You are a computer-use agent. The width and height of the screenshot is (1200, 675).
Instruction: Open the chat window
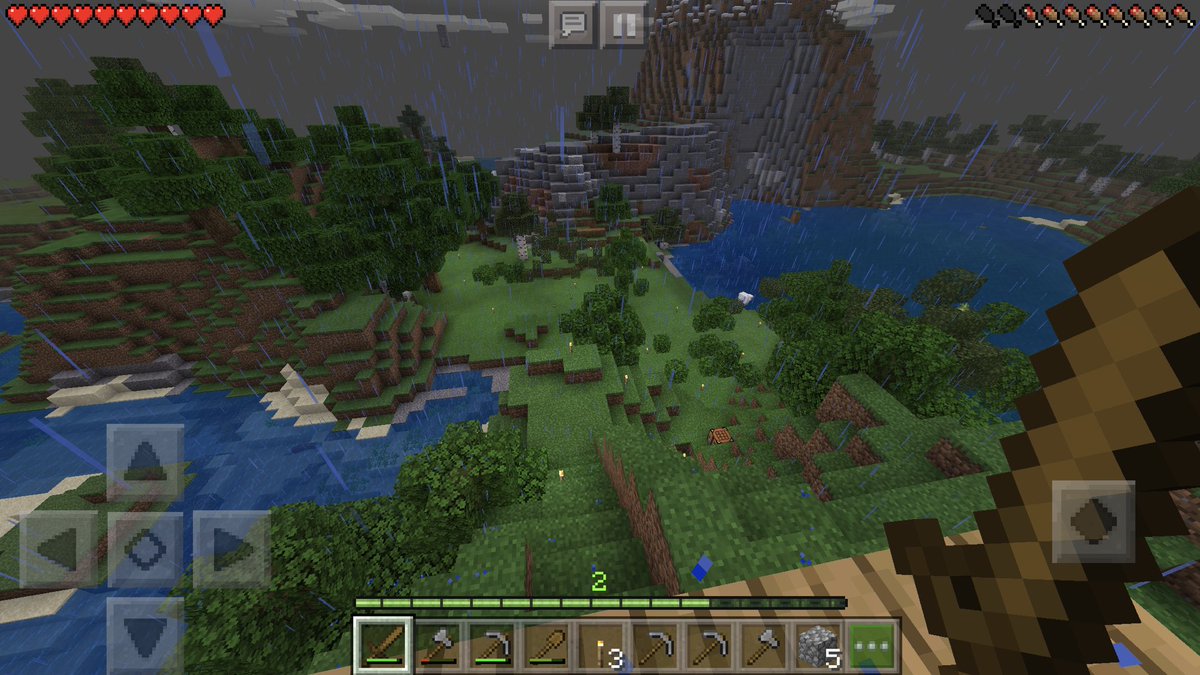[x=573, y=24]
